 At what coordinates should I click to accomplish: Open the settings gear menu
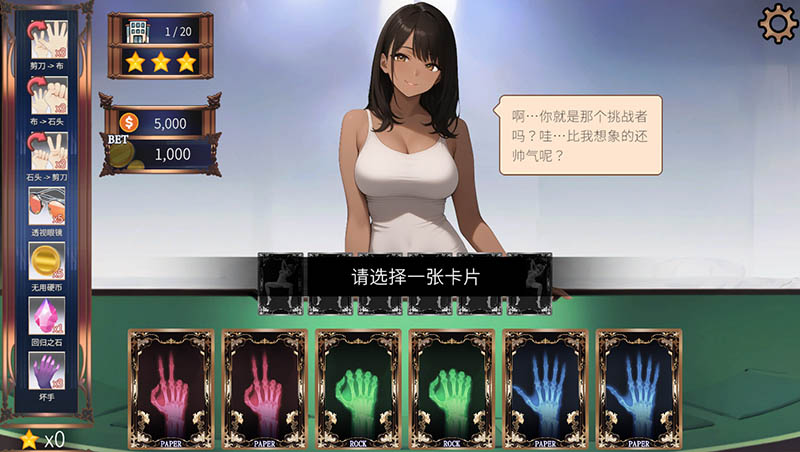click(x=776, y=24)
